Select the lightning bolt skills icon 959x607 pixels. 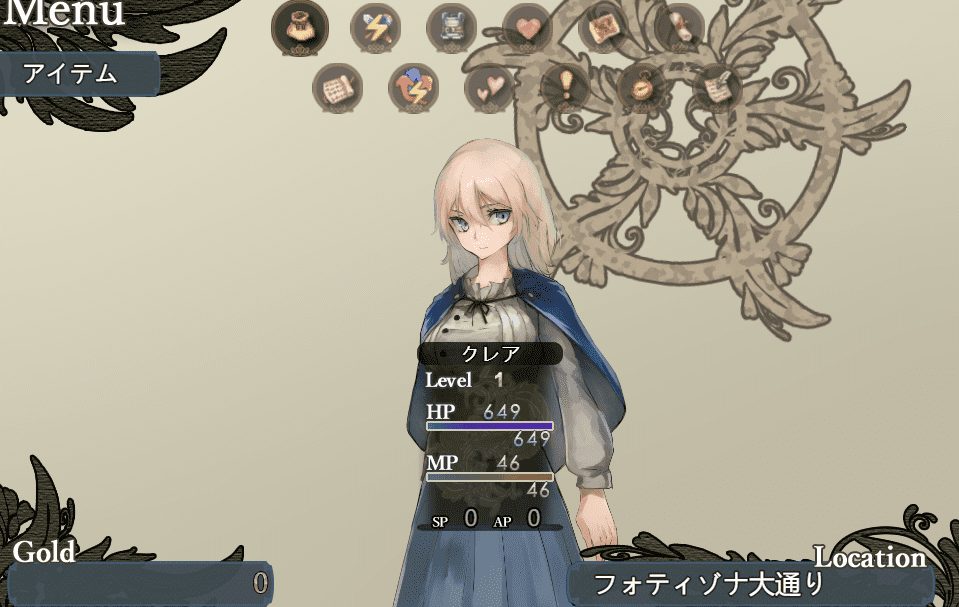(375, 27)
